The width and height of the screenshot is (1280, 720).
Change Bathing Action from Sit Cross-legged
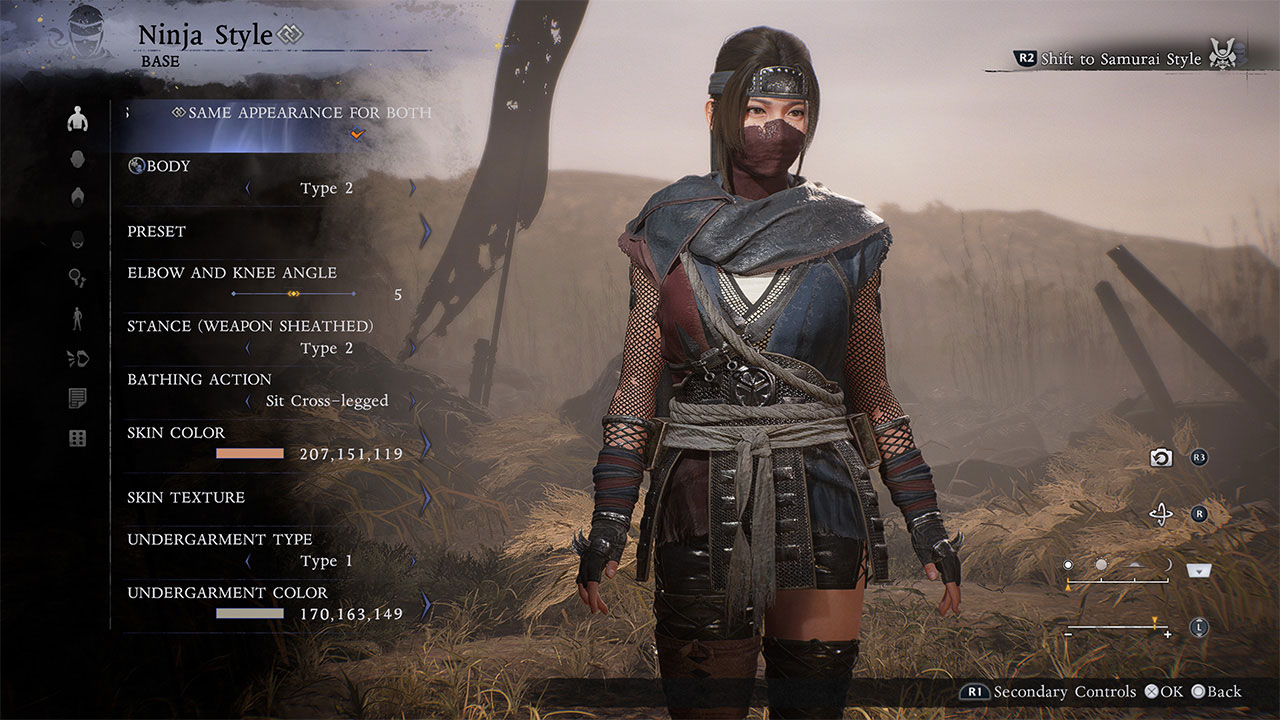click(412, 401)
